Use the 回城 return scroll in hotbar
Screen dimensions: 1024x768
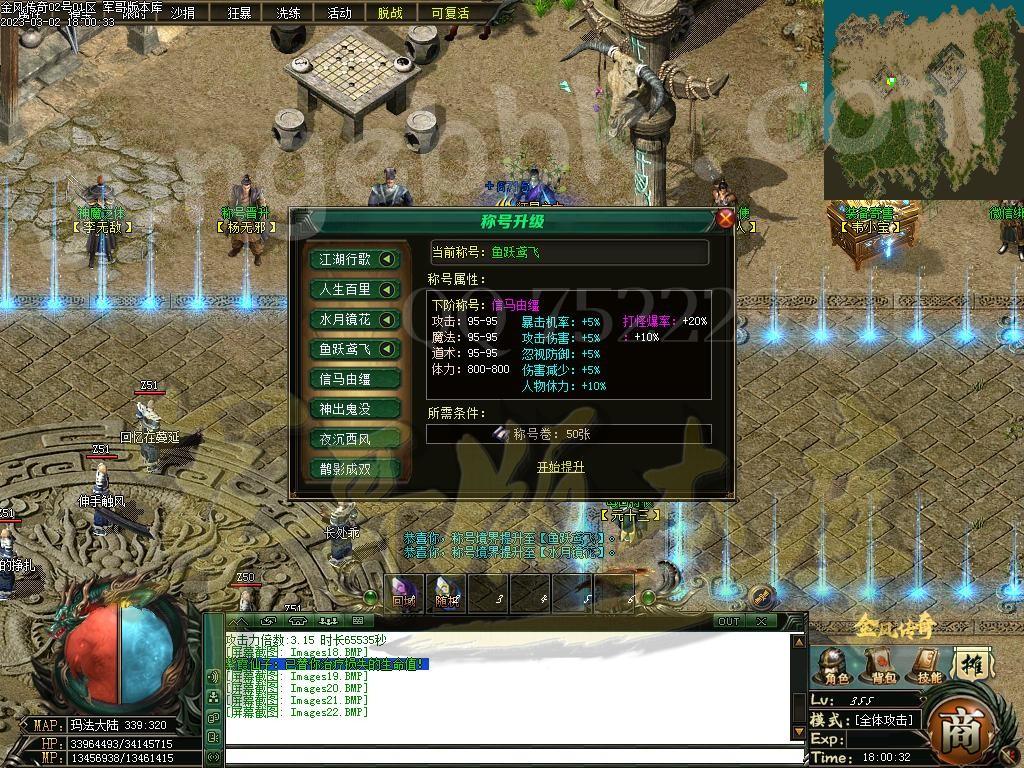tap(404, 594)
